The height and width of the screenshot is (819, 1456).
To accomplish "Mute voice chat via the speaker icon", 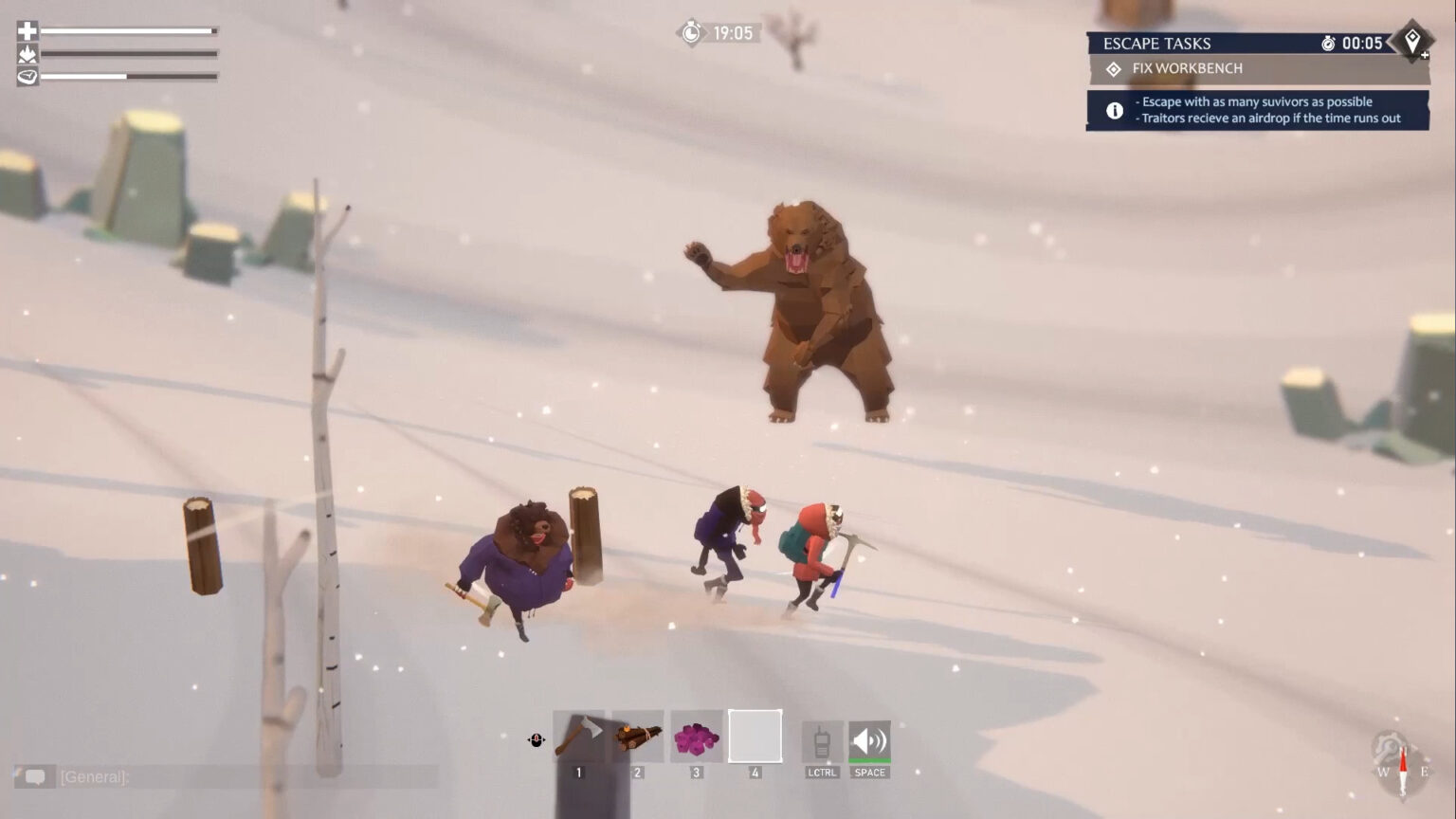I will click(869, 739).
